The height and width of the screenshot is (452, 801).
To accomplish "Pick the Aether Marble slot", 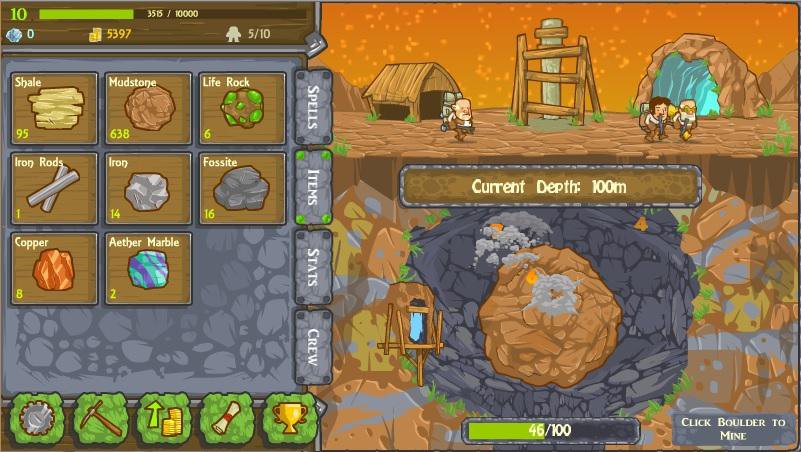I will click(x=148, y=268).
